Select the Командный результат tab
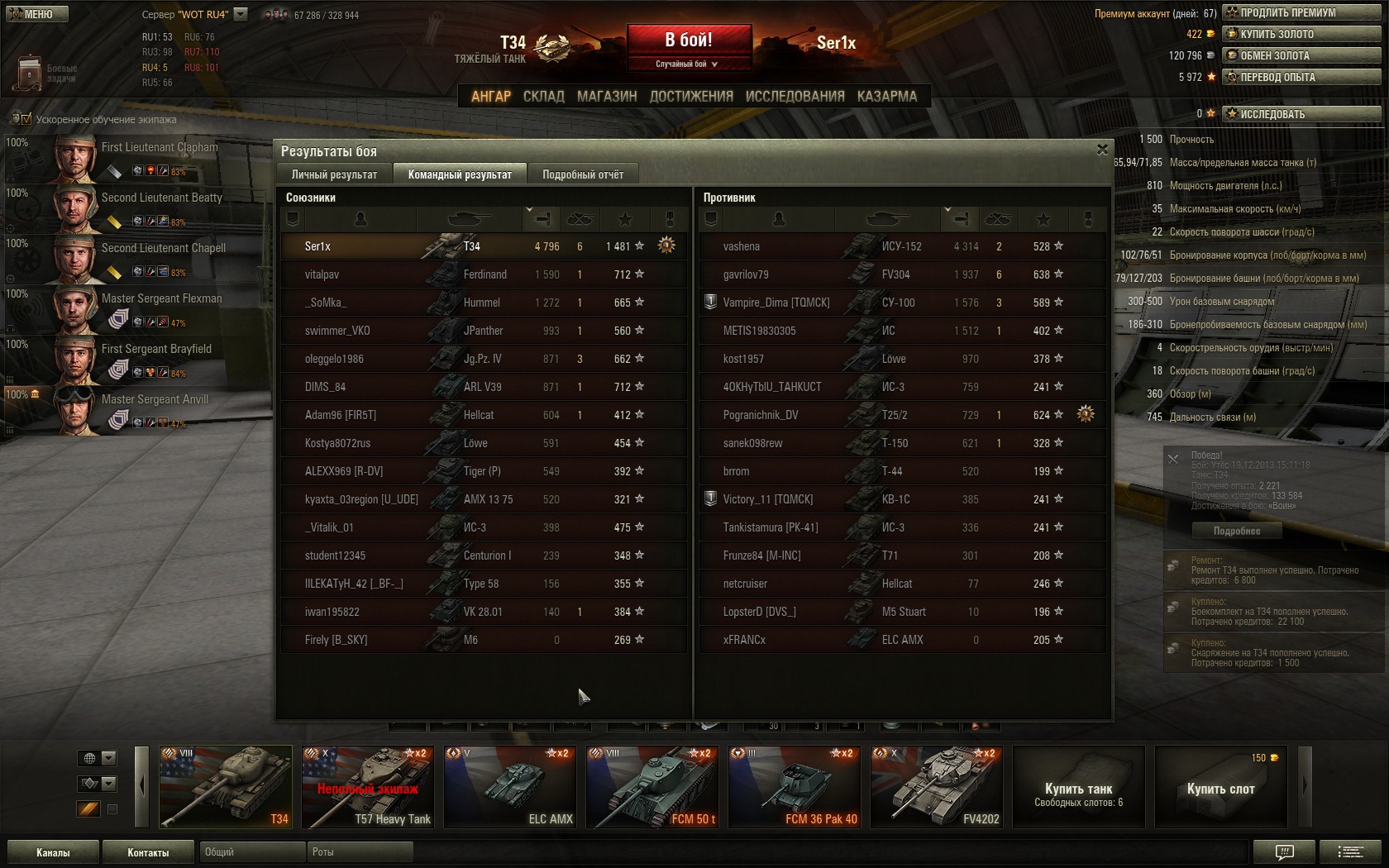The width and height of the screenshot is (1389, 868). coord(460,174)
